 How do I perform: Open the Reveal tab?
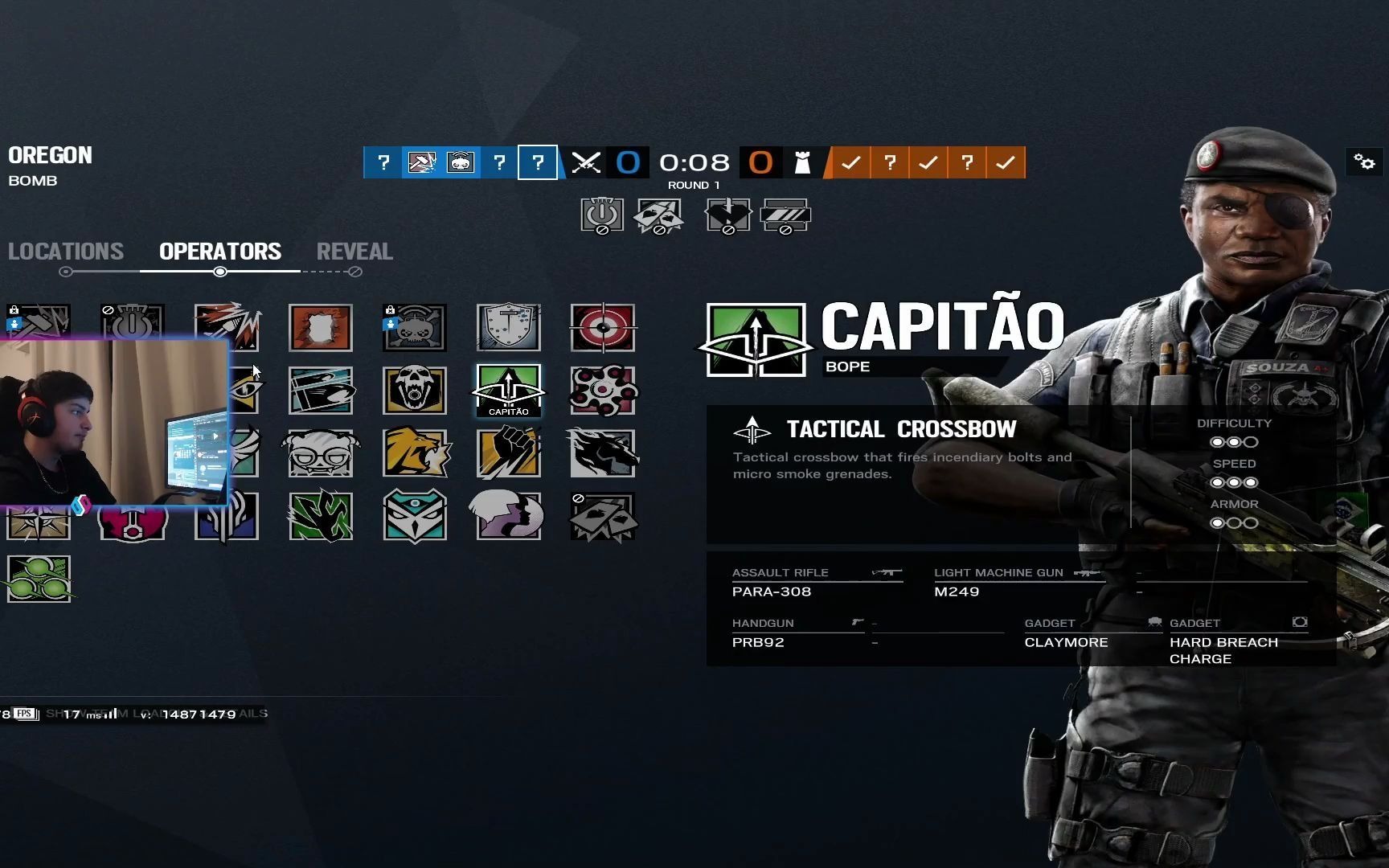point(354,252)
